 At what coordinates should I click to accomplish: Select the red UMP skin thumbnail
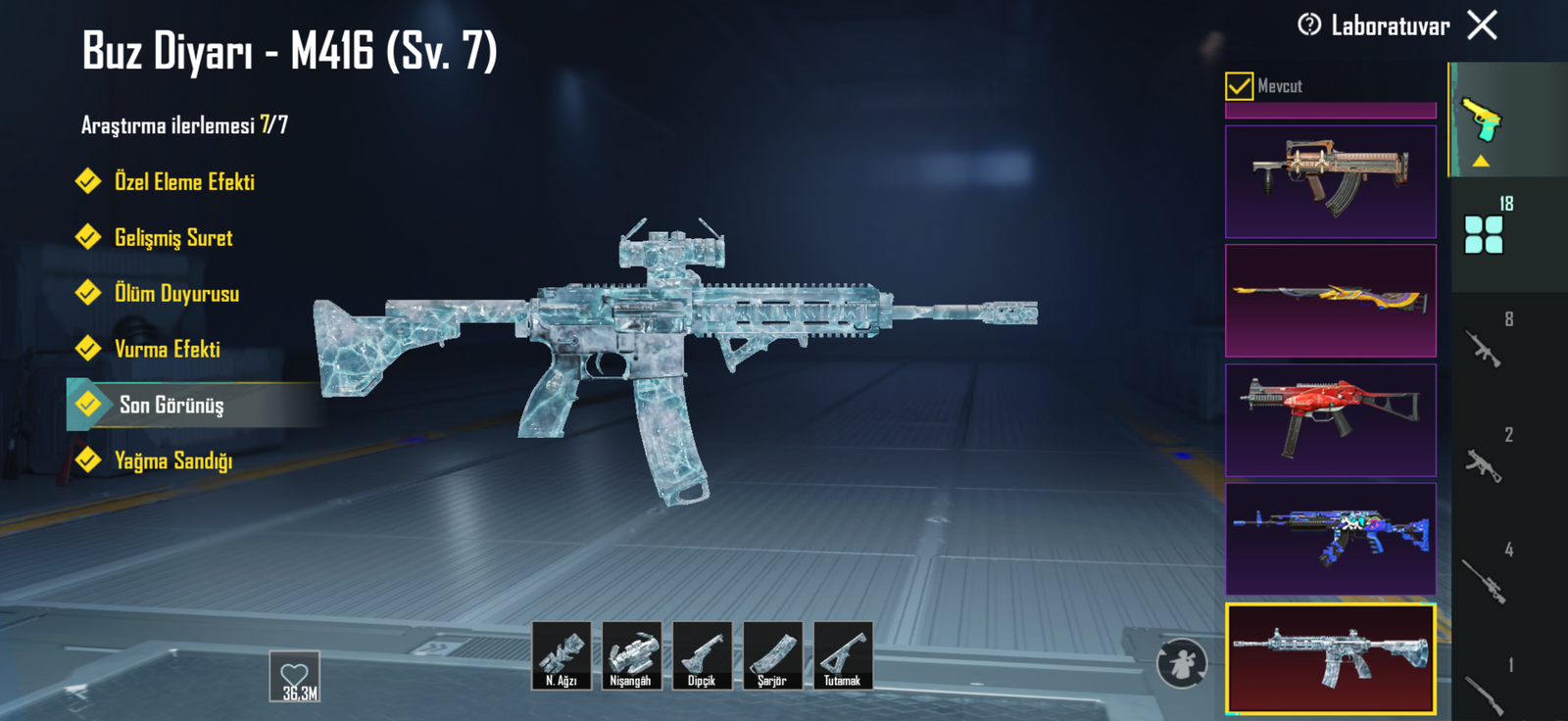click(x=1330, y=420)
